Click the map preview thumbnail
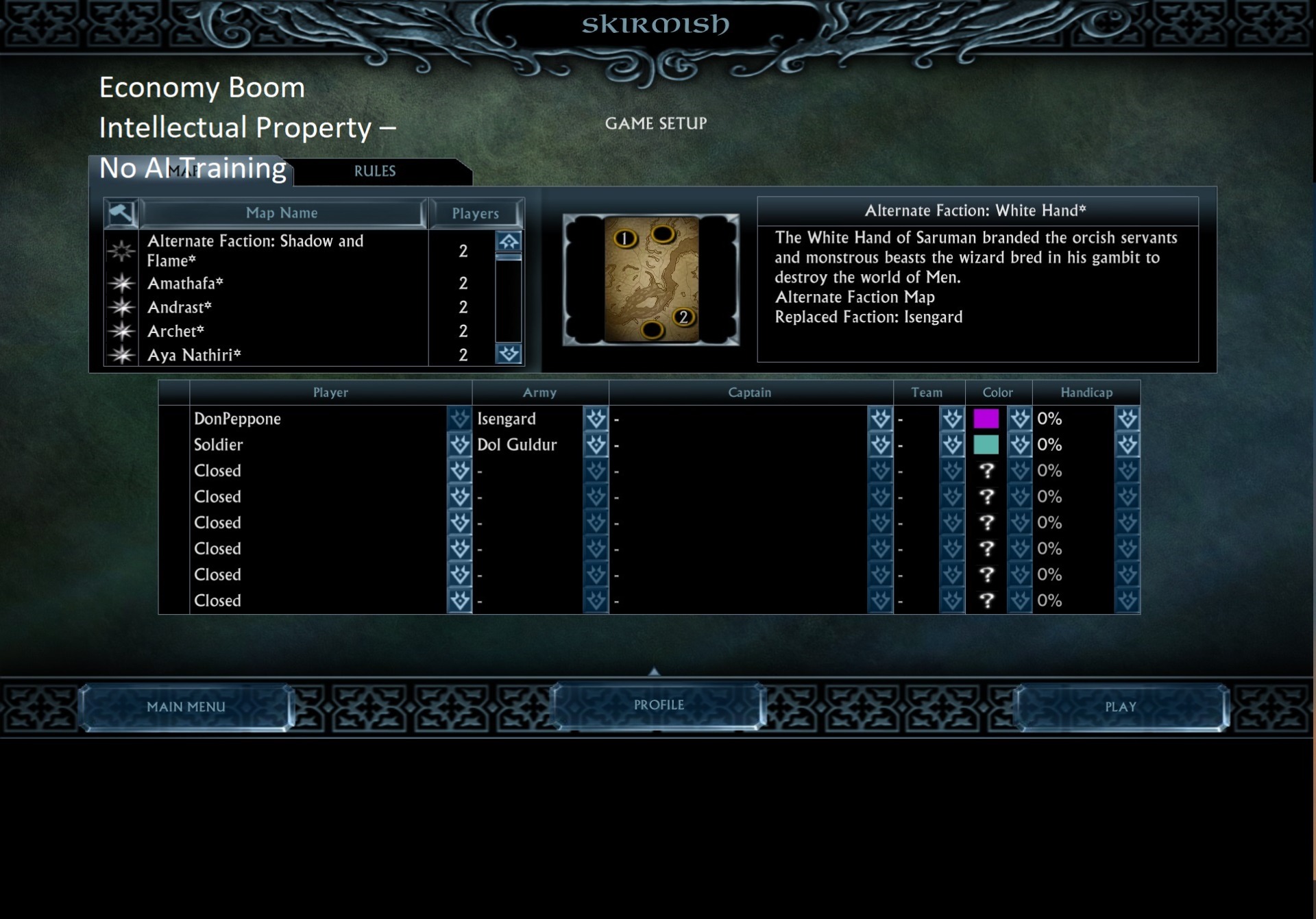 pos(650,280)
